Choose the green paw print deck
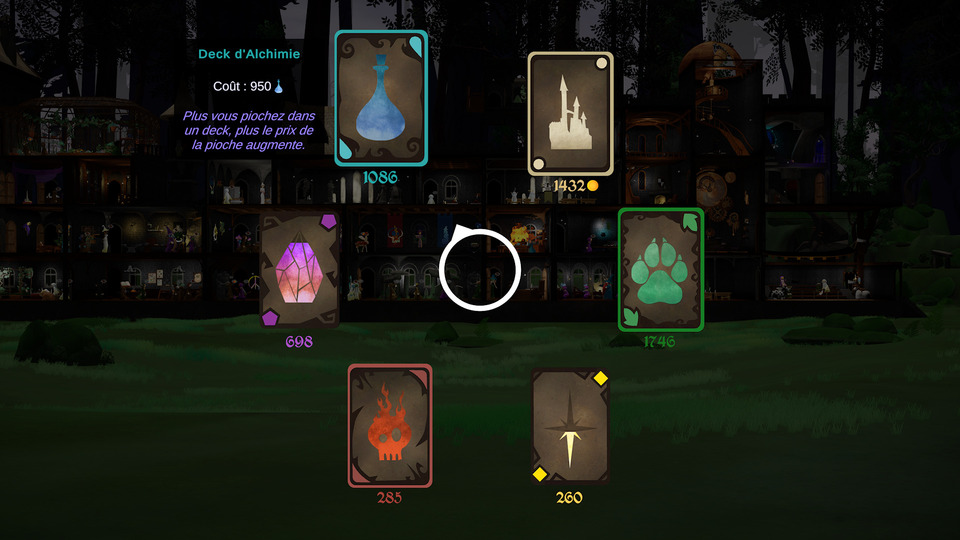Viewport: 960px width, 540px height. pos(660,269)
